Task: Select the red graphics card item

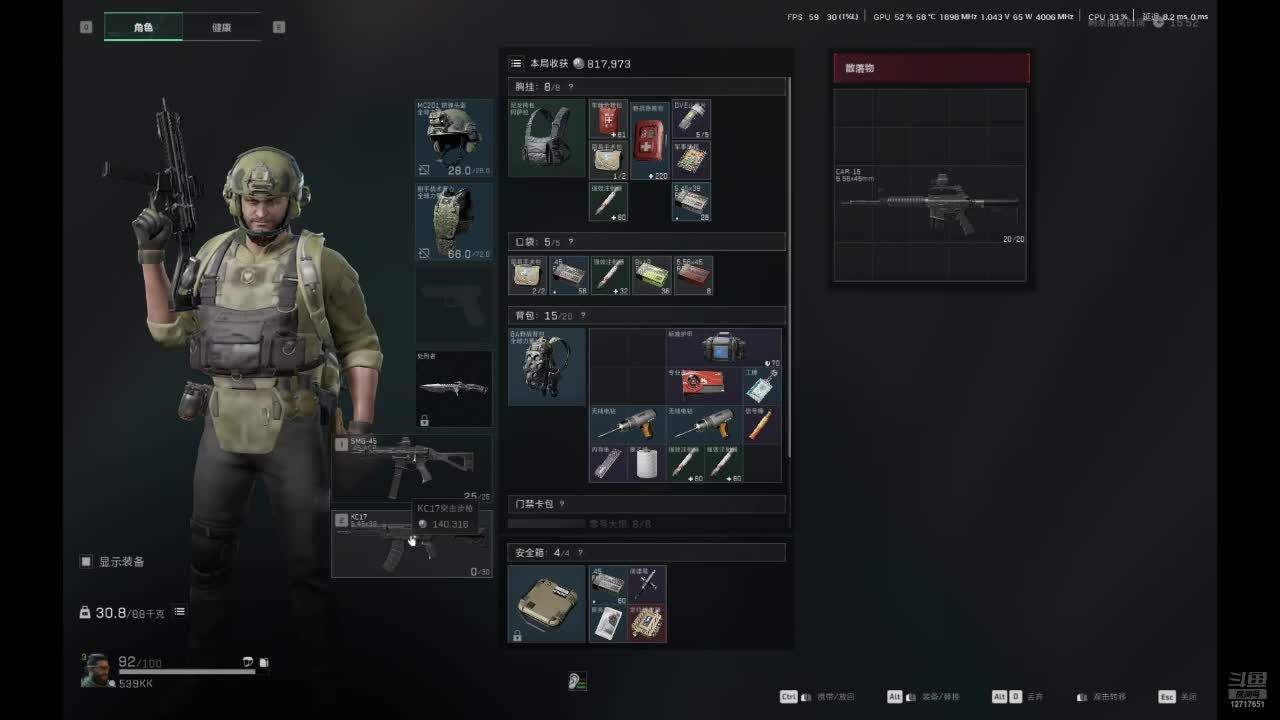Action: 704,386
